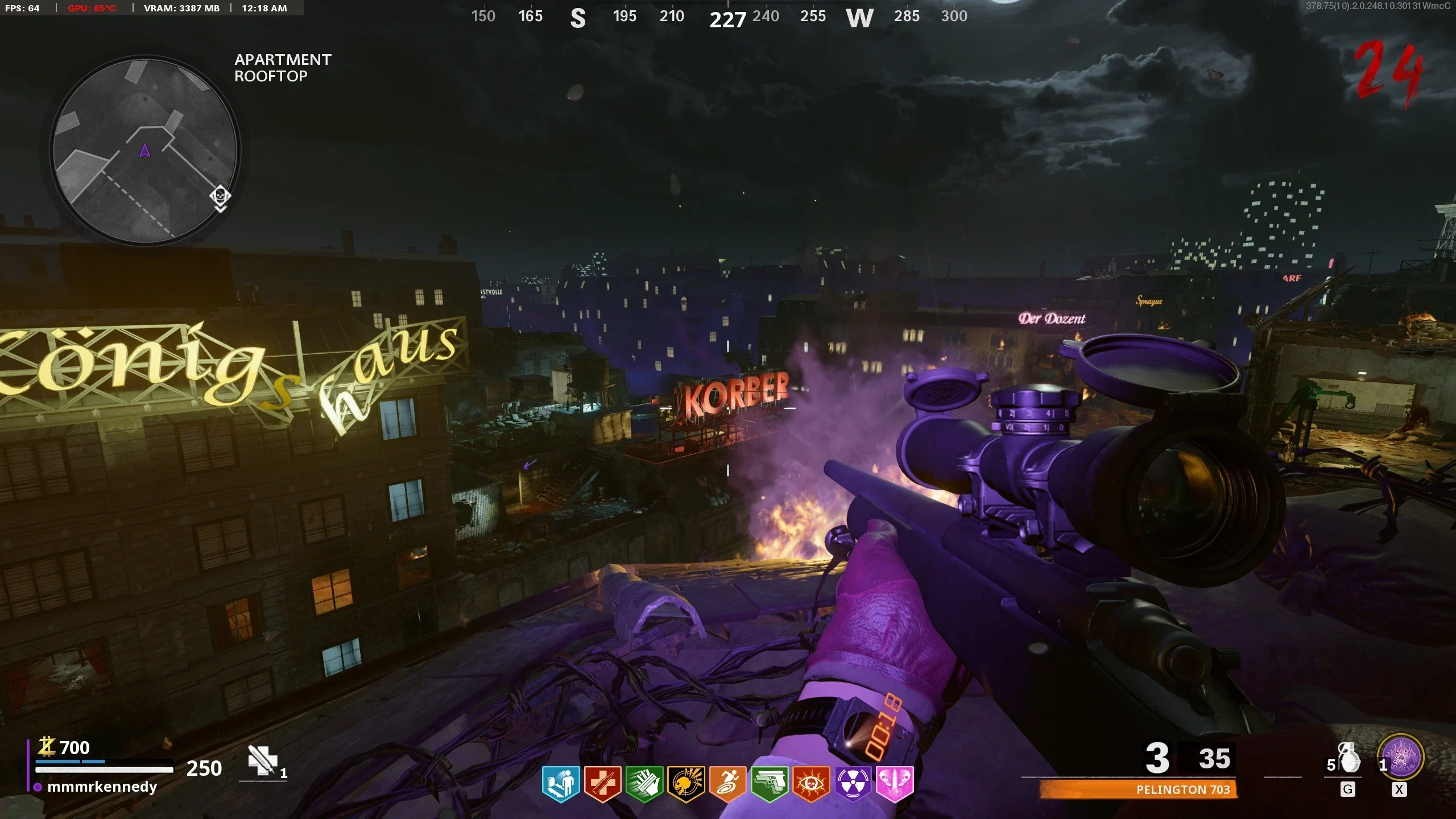This screenshot has height=819, width=1456.
Task: Click the Quick Revive perk icon
Action: [561, 783]
